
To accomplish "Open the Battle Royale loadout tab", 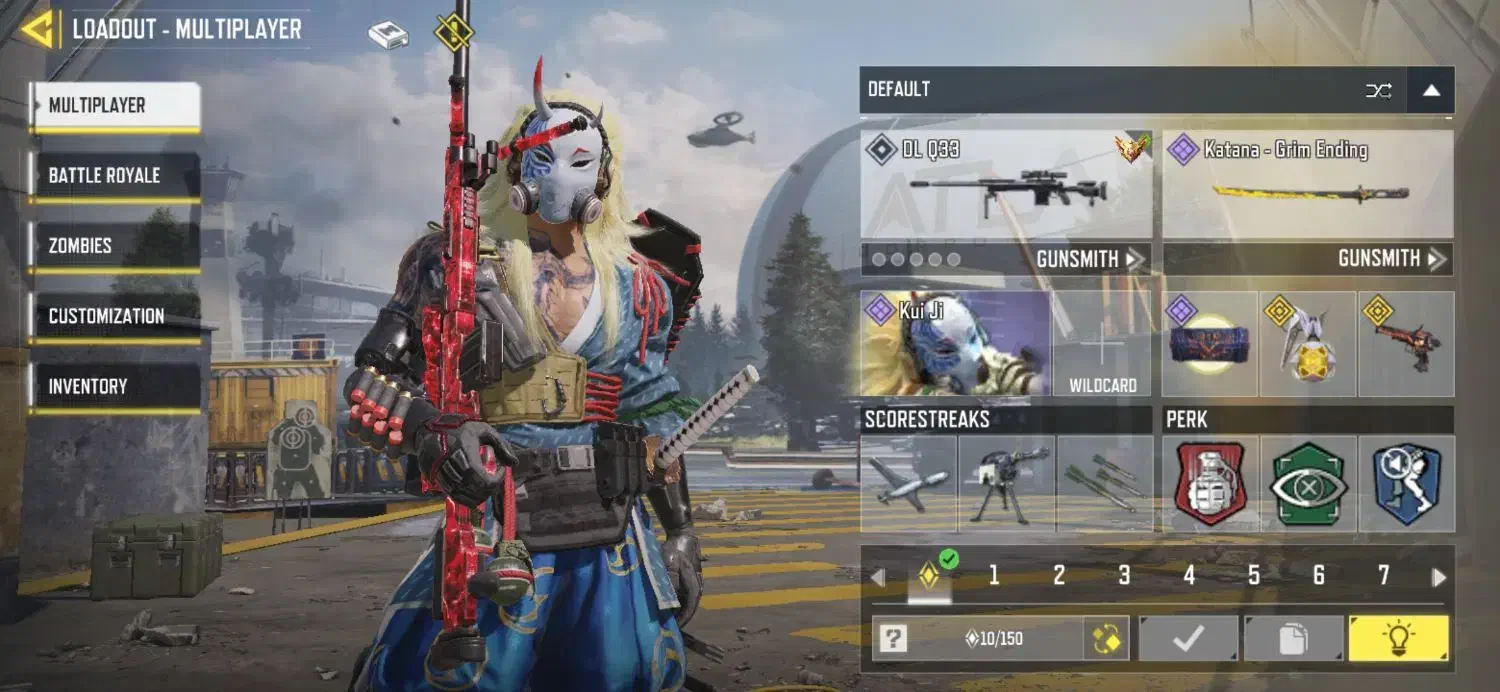I will 115,176.
